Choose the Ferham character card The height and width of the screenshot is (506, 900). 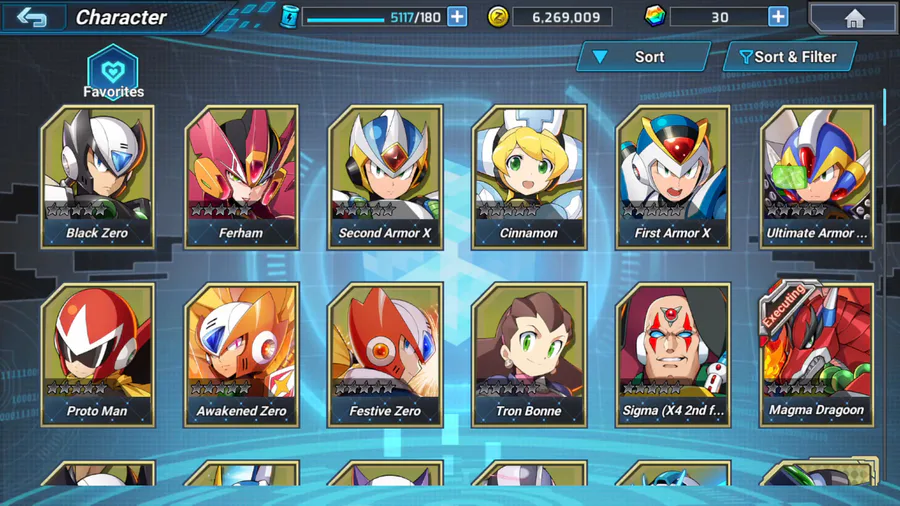pyautogui.click(x=241, y=175)
